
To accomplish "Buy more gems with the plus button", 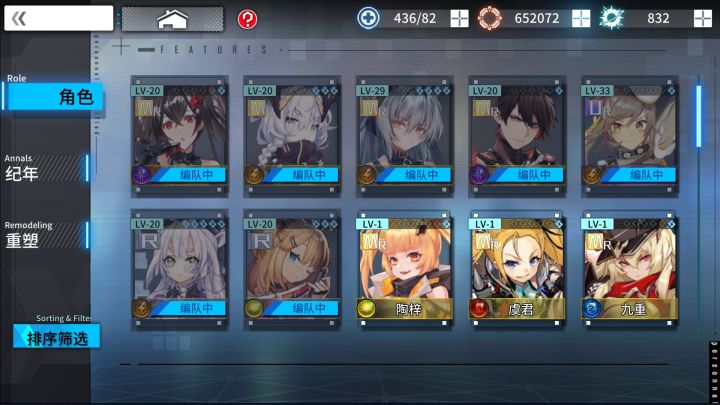I will pos(702,18).
